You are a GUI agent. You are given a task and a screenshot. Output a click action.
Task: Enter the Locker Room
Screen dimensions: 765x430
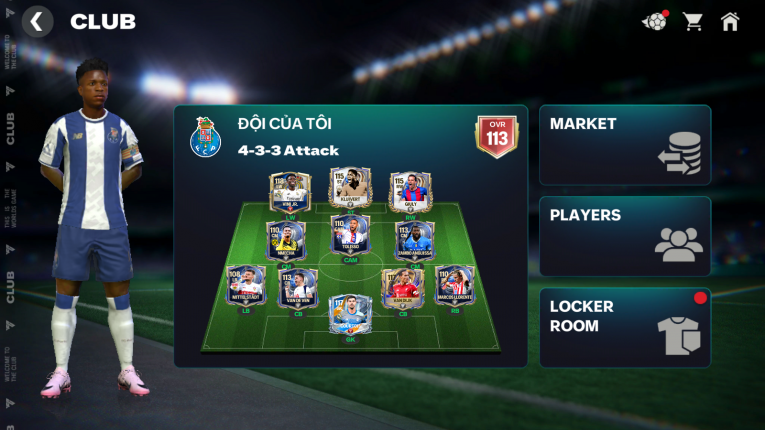(625, 327)
